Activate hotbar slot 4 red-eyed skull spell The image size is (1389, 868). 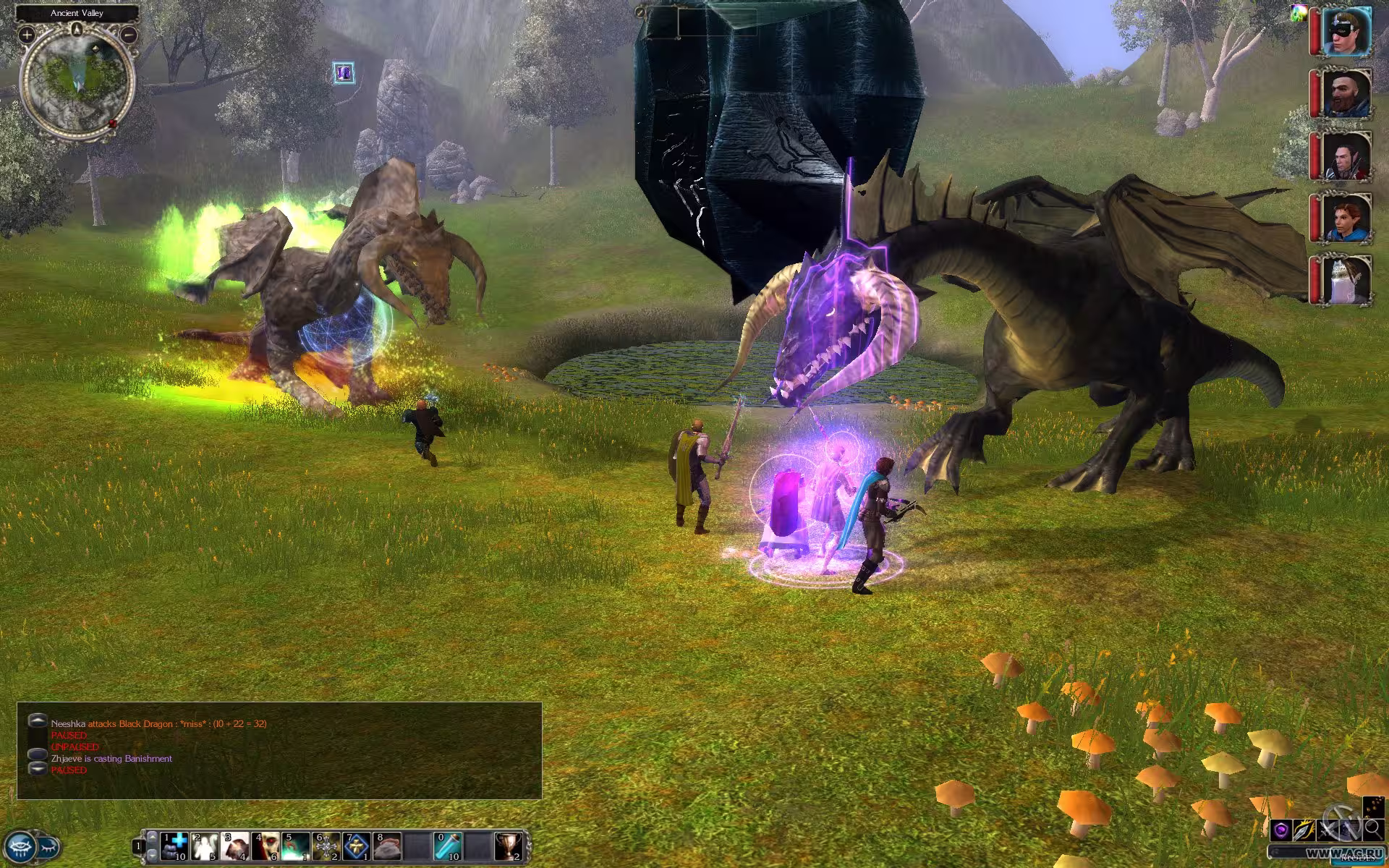coord(266,846)
